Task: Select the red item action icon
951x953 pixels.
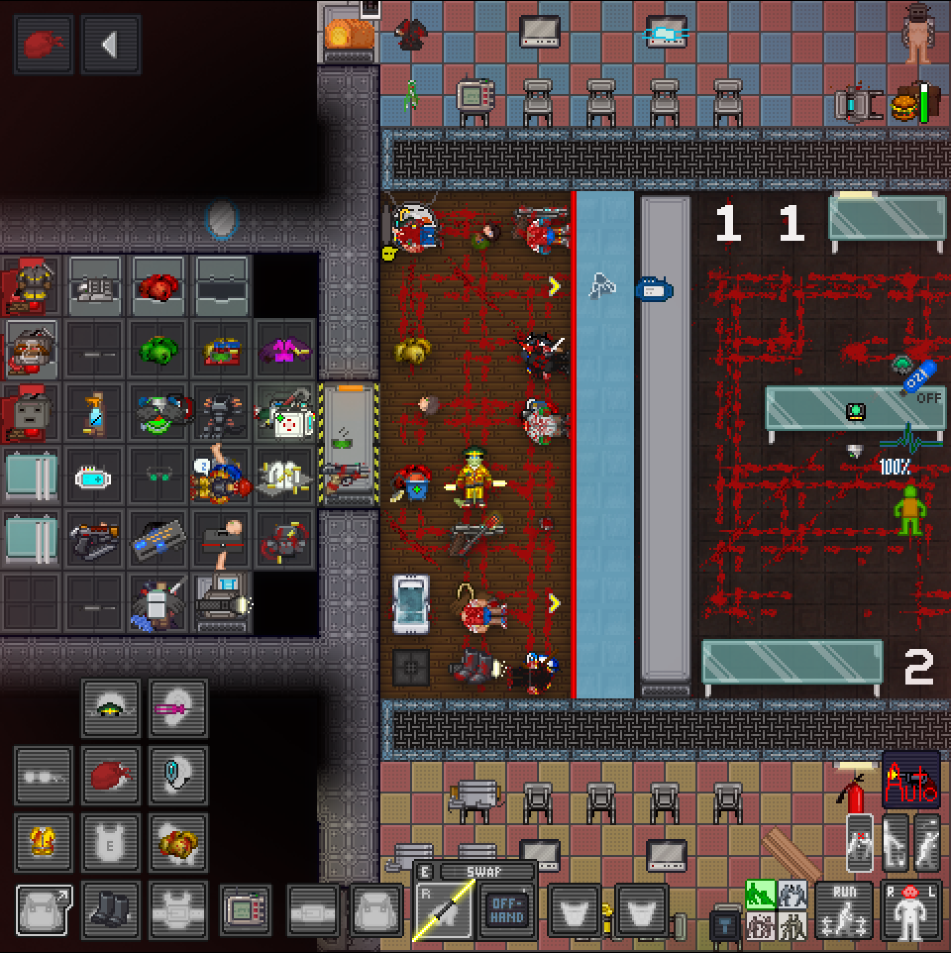Action: (x=43, y=44)
